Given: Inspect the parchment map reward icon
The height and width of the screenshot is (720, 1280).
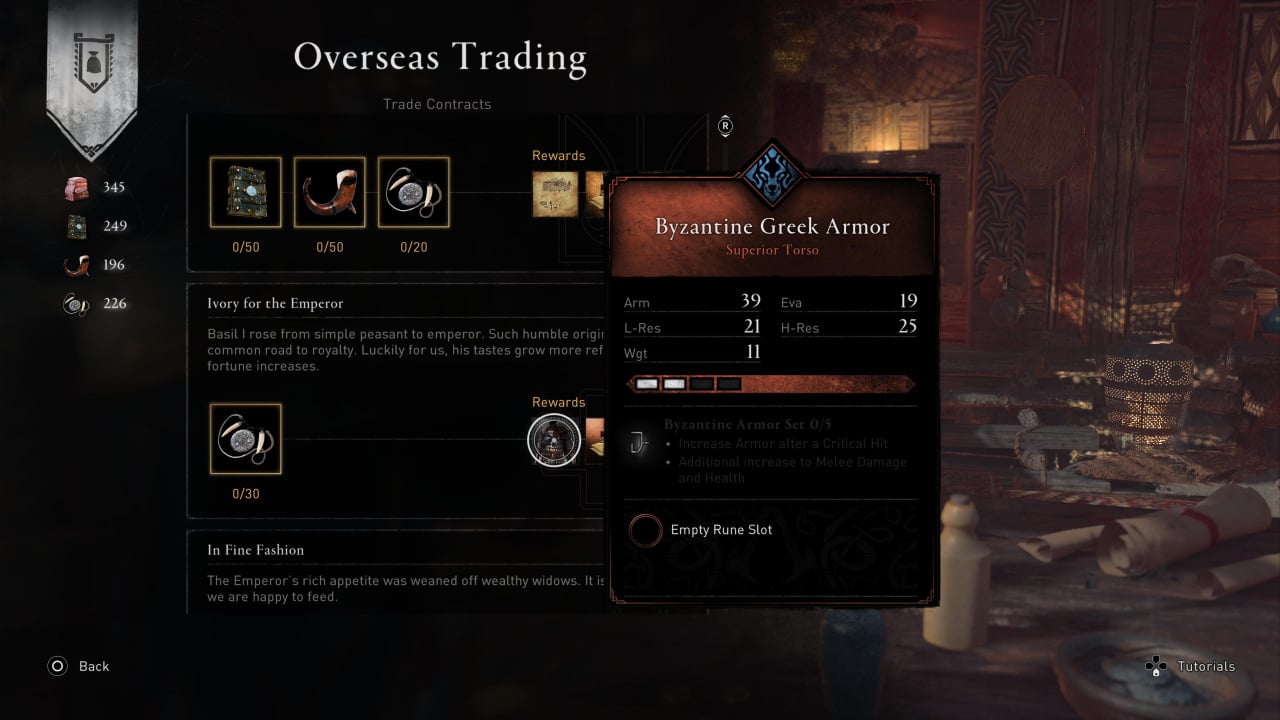Looking at the screenshot, I should click(x=555, y=194).
